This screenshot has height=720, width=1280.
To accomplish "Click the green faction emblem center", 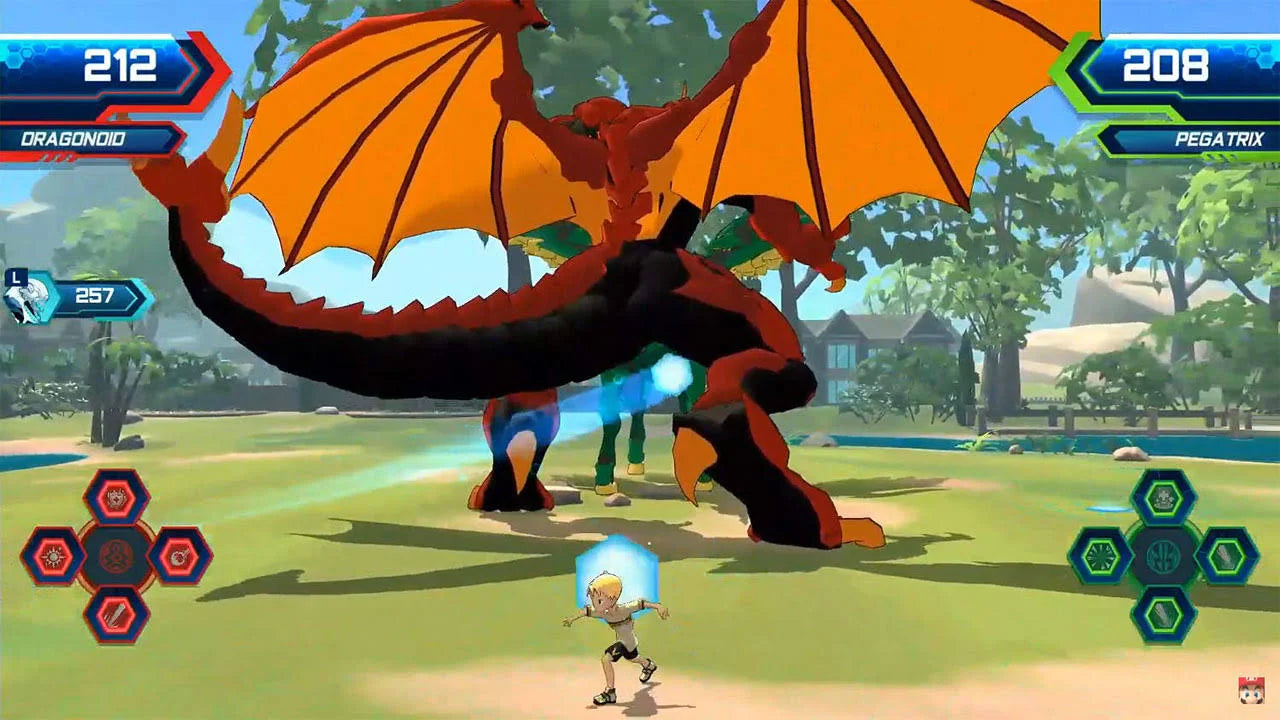I will 1163,556.
